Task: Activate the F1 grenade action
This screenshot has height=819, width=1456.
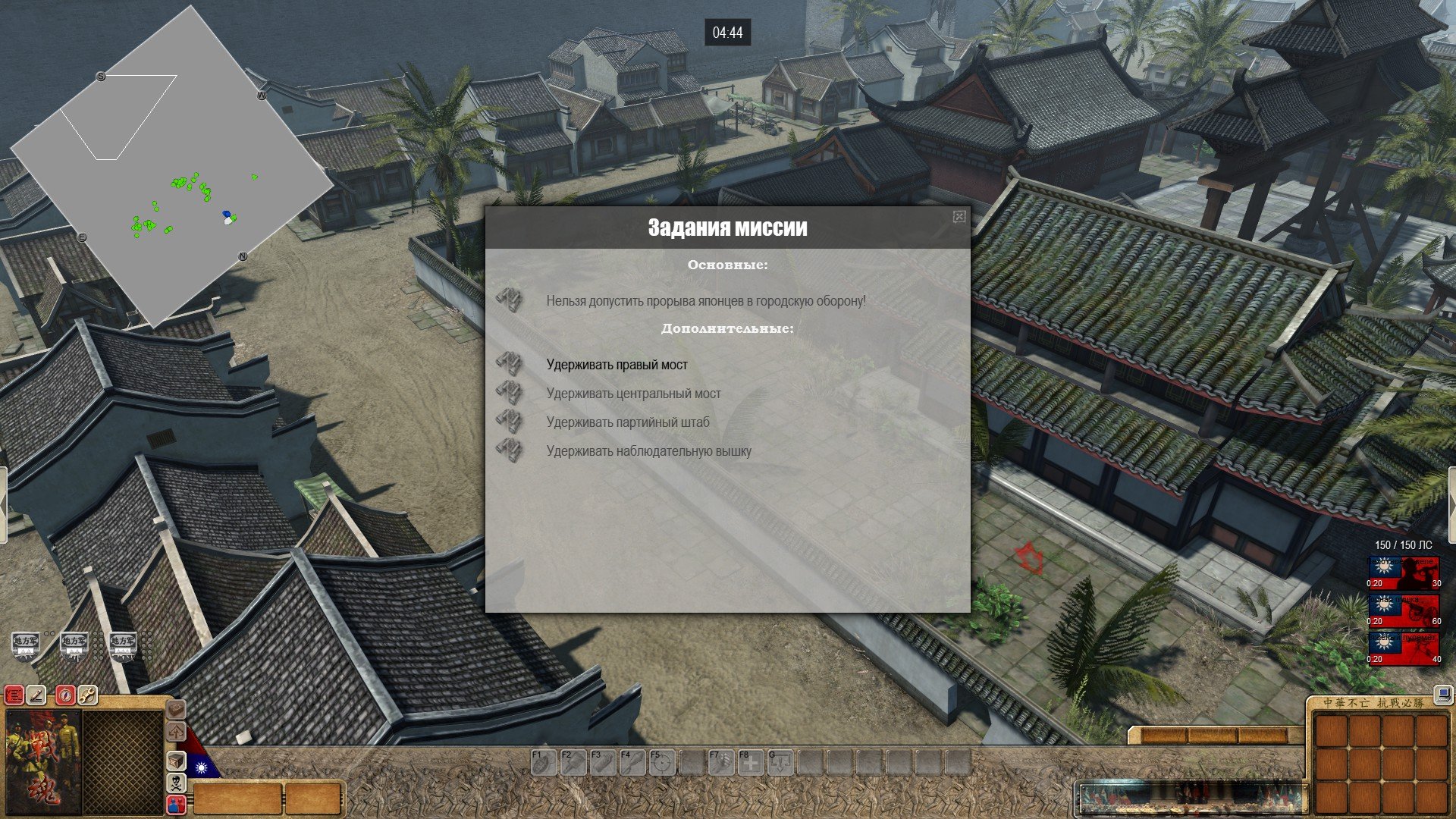Action: click(543, 762)
